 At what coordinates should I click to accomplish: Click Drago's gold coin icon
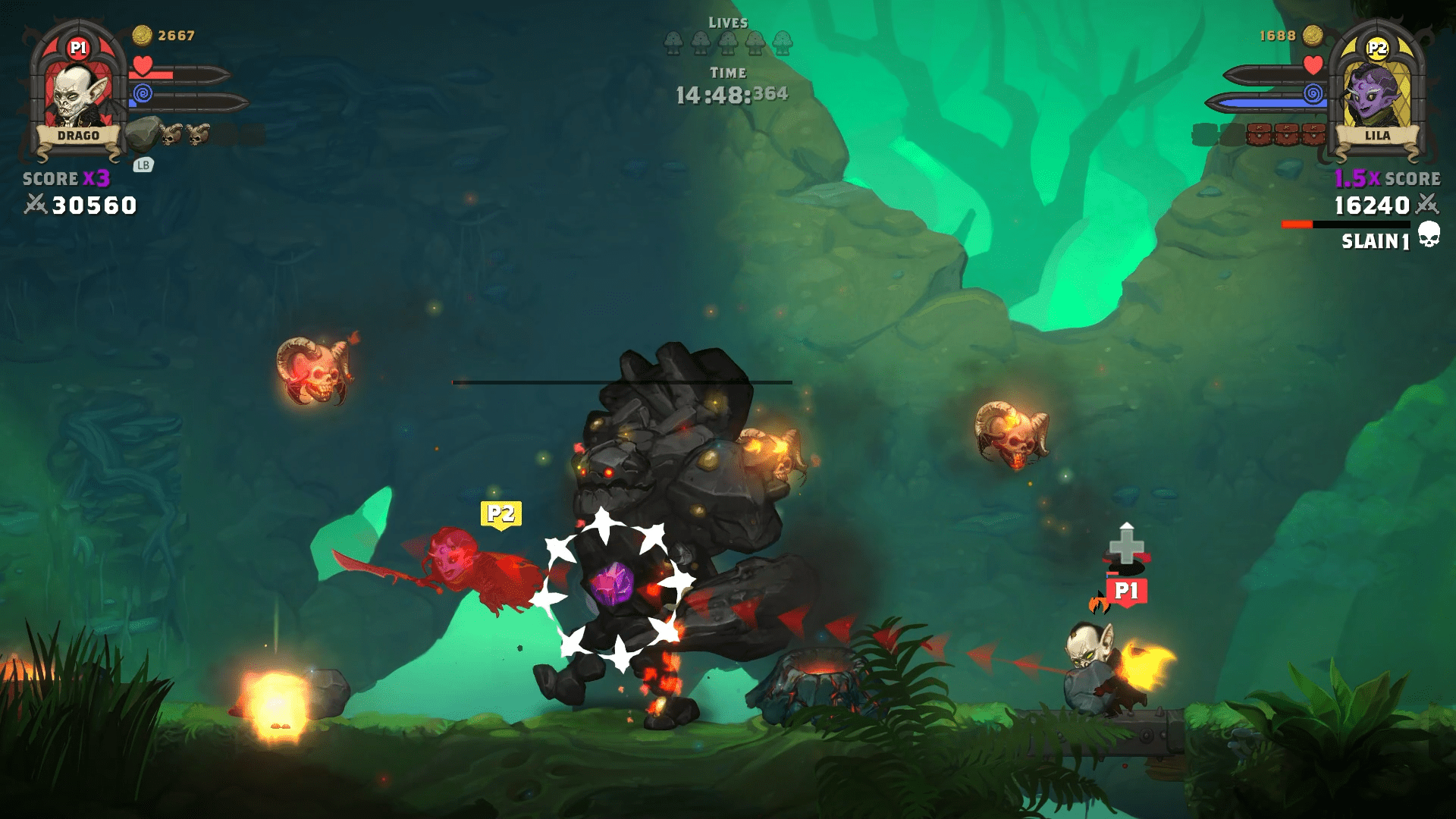point(142,35)
